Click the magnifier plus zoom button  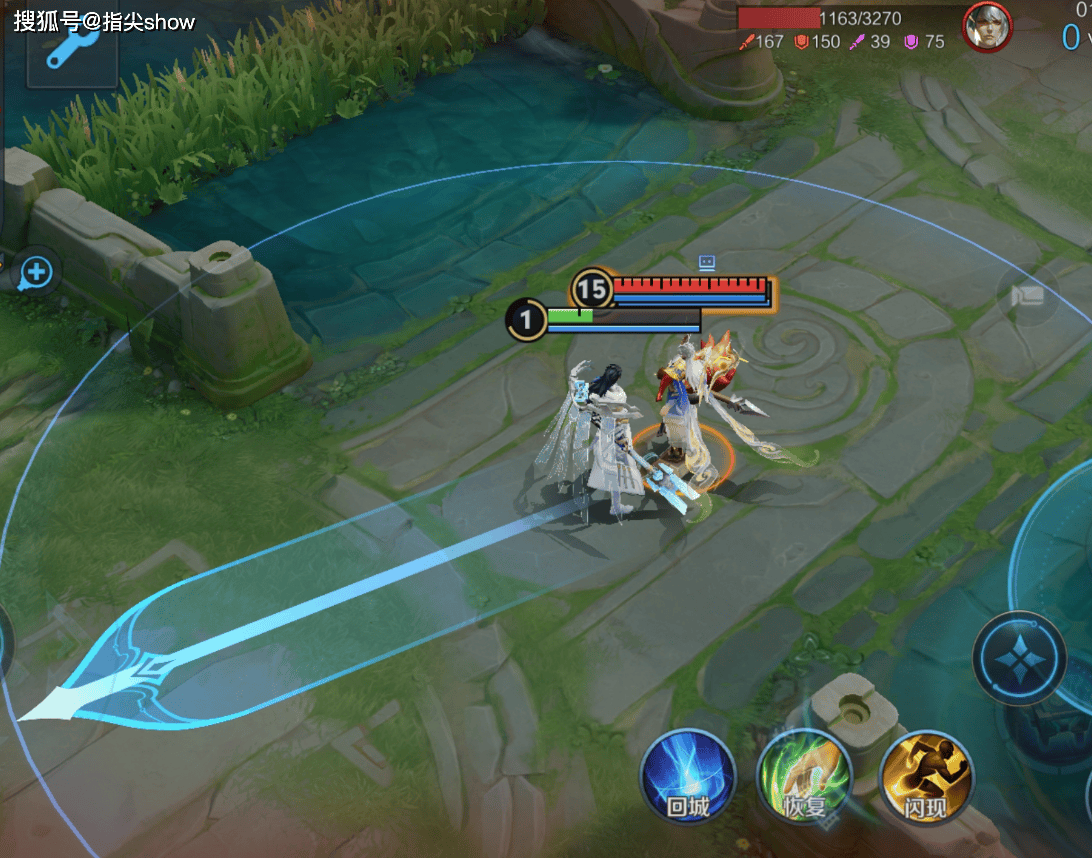pyautogui.click(x=37, y=270)
